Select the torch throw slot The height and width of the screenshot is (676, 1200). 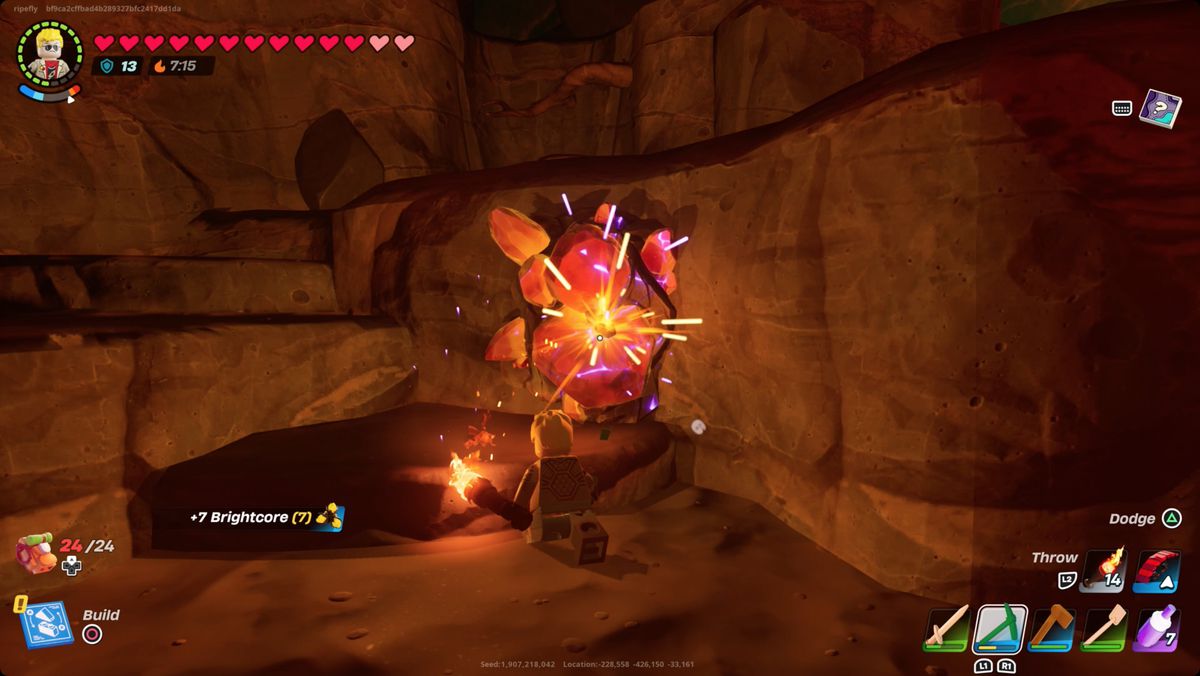tap(1103, 571)
